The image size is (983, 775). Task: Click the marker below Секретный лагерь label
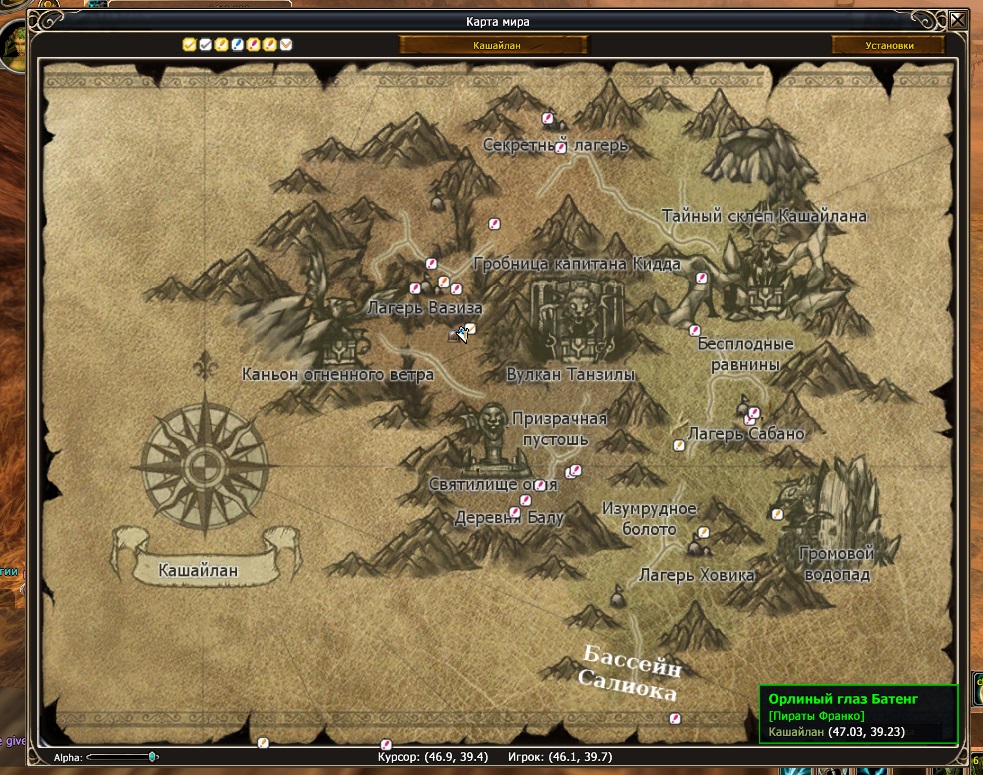click(561, 147)
